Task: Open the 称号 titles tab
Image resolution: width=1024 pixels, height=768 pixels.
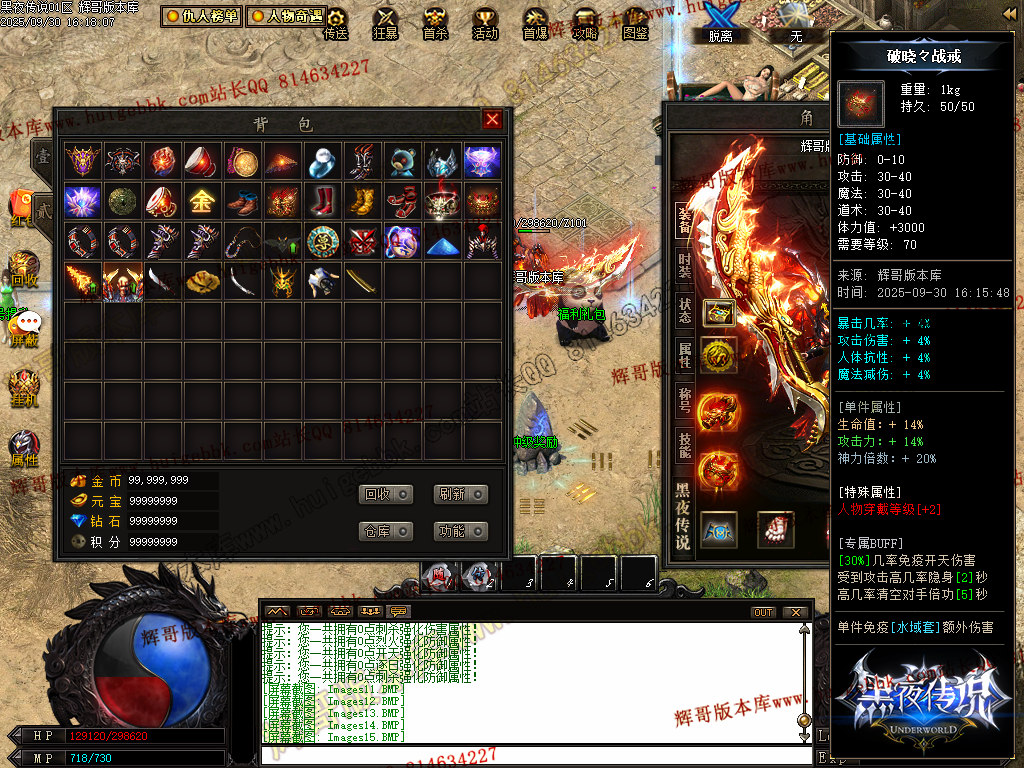Action: click(684, 398)
